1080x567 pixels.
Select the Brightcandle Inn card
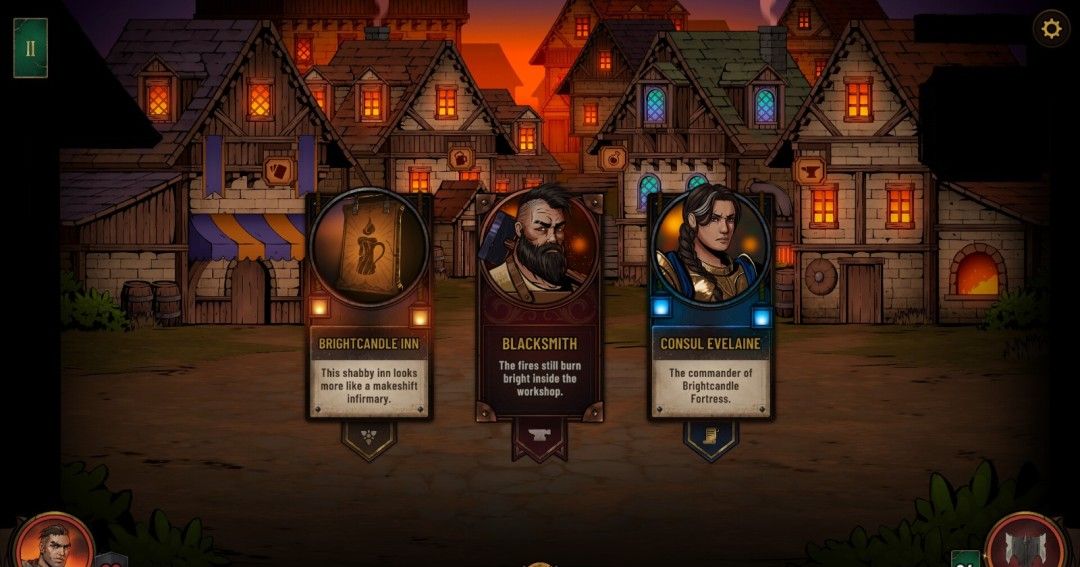pyautogui.click(x=369, y=305)
